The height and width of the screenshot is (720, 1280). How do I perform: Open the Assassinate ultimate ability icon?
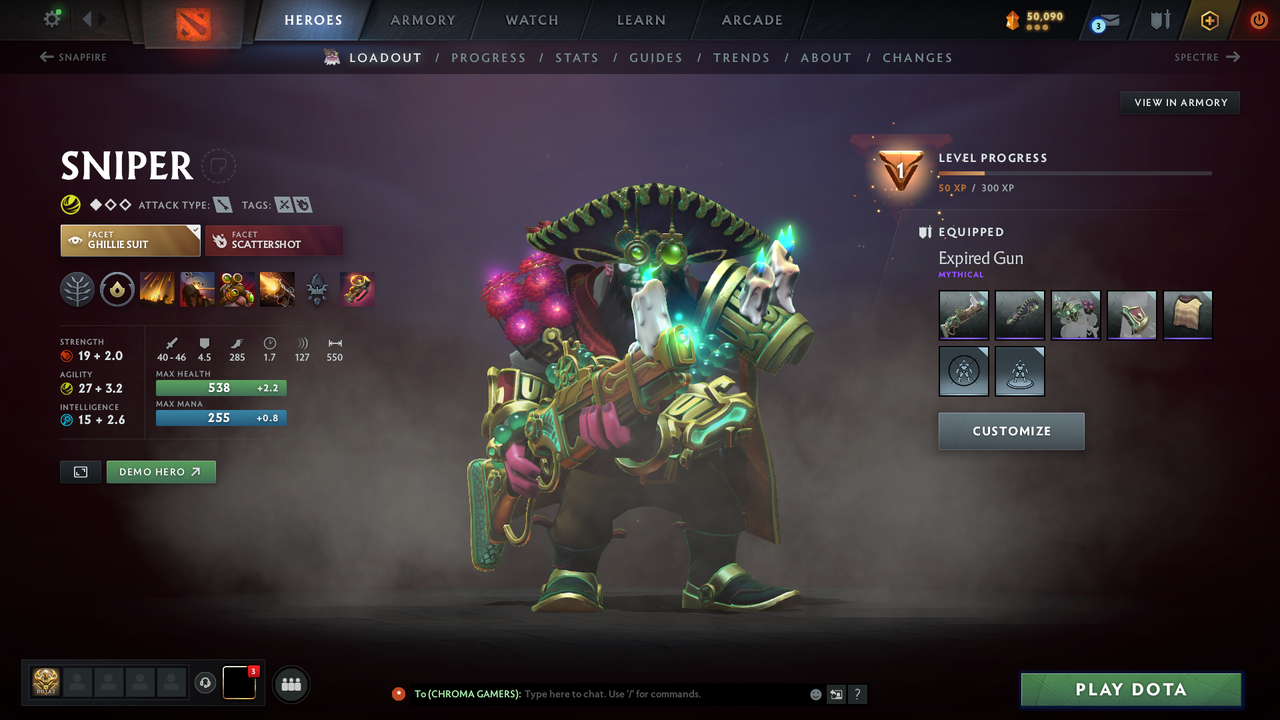pos(277,289)
